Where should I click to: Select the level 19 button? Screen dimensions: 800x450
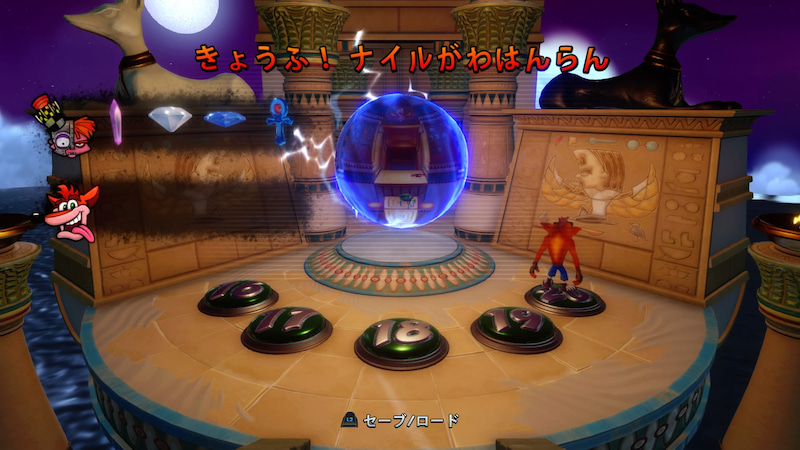tap(516, 327)
